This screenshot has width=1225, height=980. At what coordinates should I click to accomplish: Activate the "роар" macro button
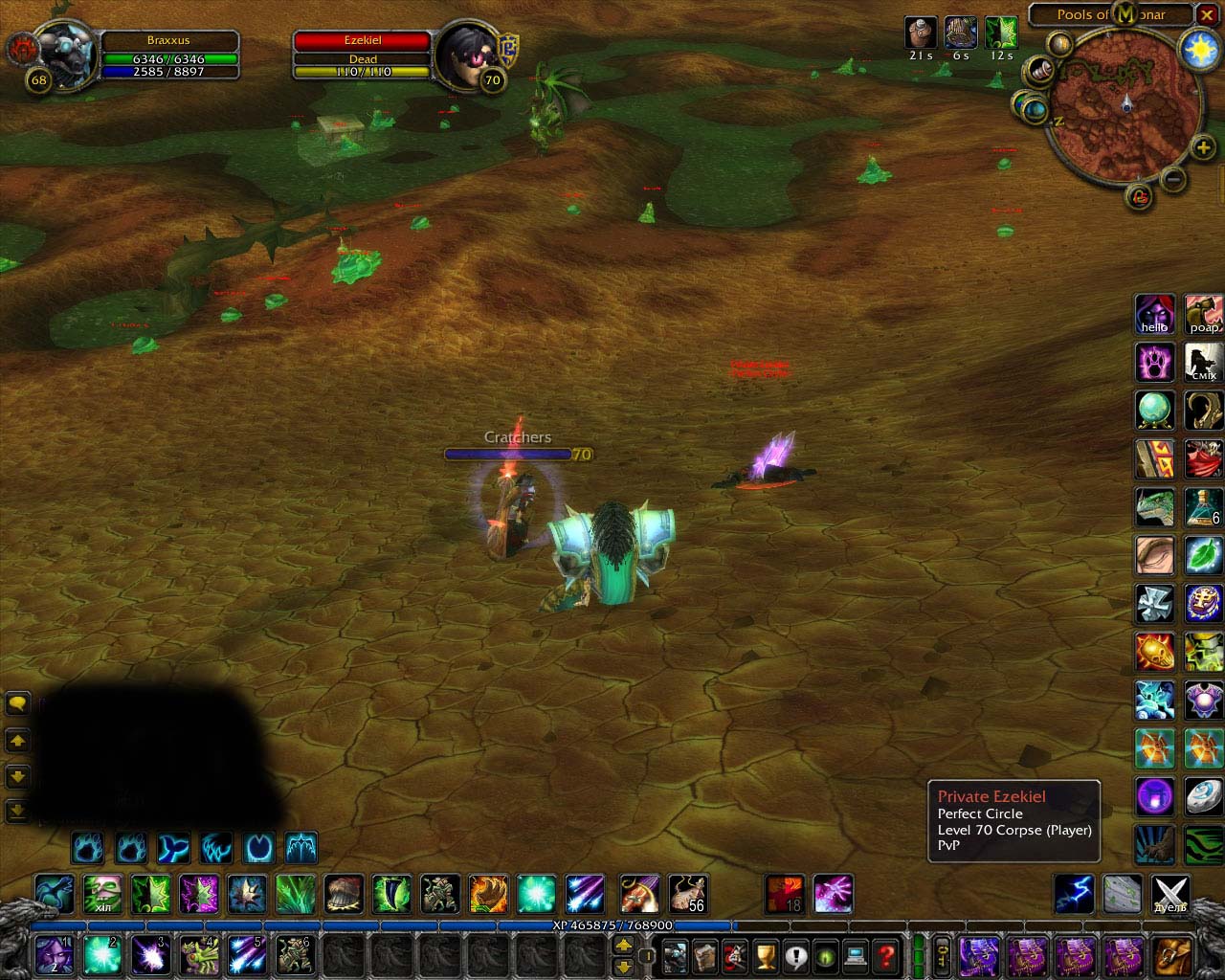tap(1203, 315)
